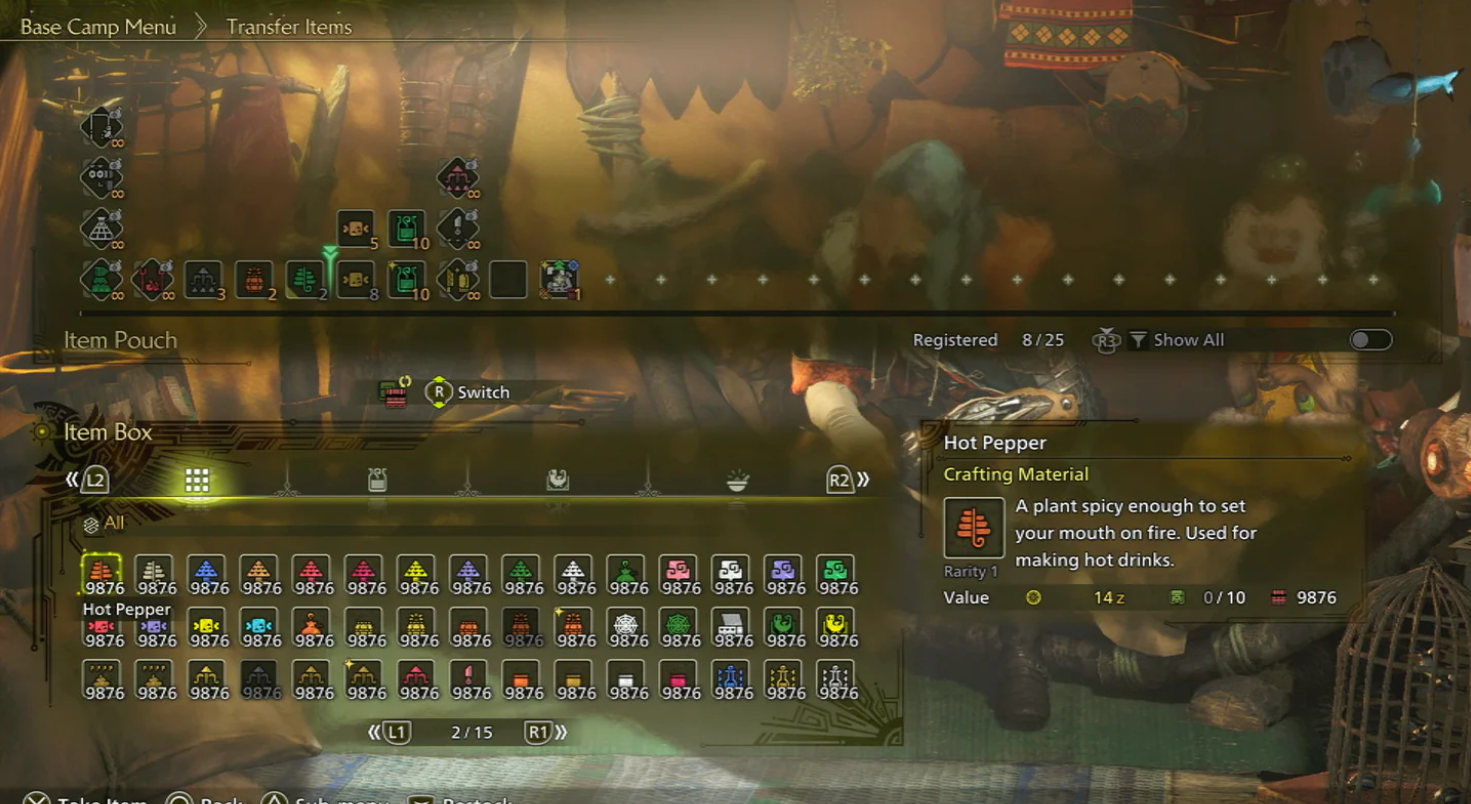The width and height of the screenshot is (1471, 804).
Task: Select the grid all-items category tab
Action: [197, 481]
